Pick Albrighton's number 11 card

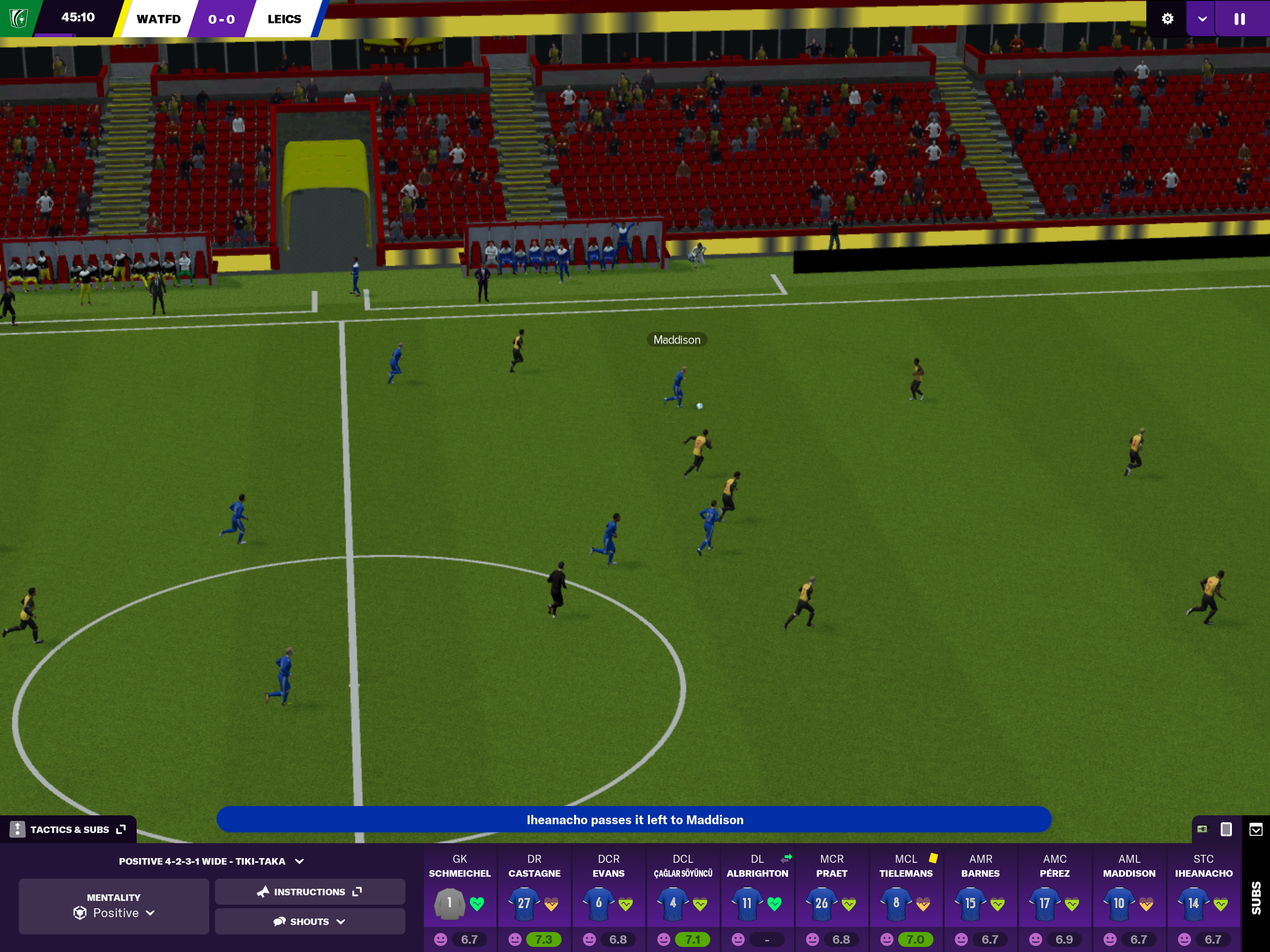pos(757,899)
